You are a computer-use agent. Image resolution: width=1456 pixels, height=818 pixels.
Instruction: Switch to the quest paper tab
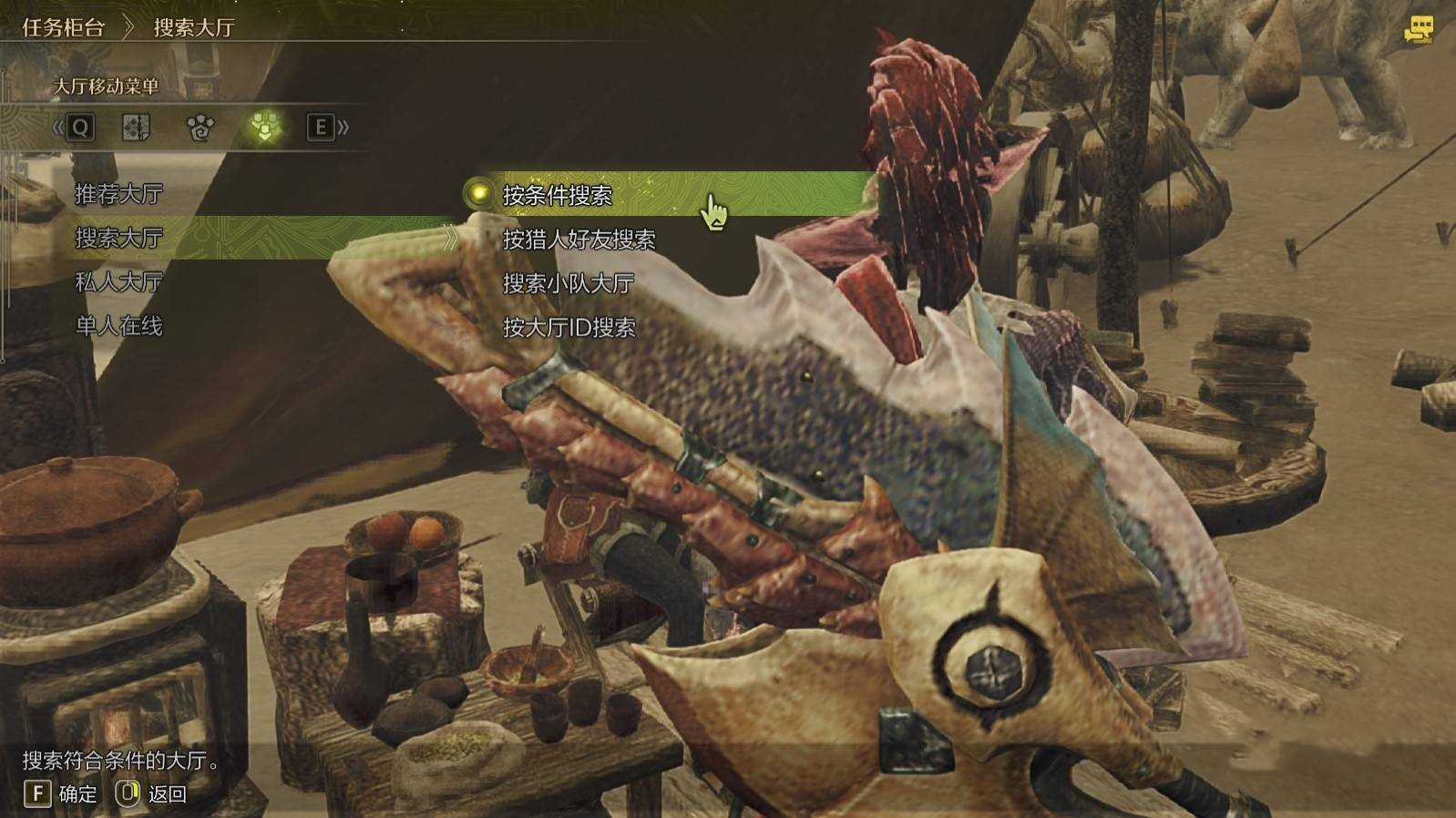tap(136, 128)
